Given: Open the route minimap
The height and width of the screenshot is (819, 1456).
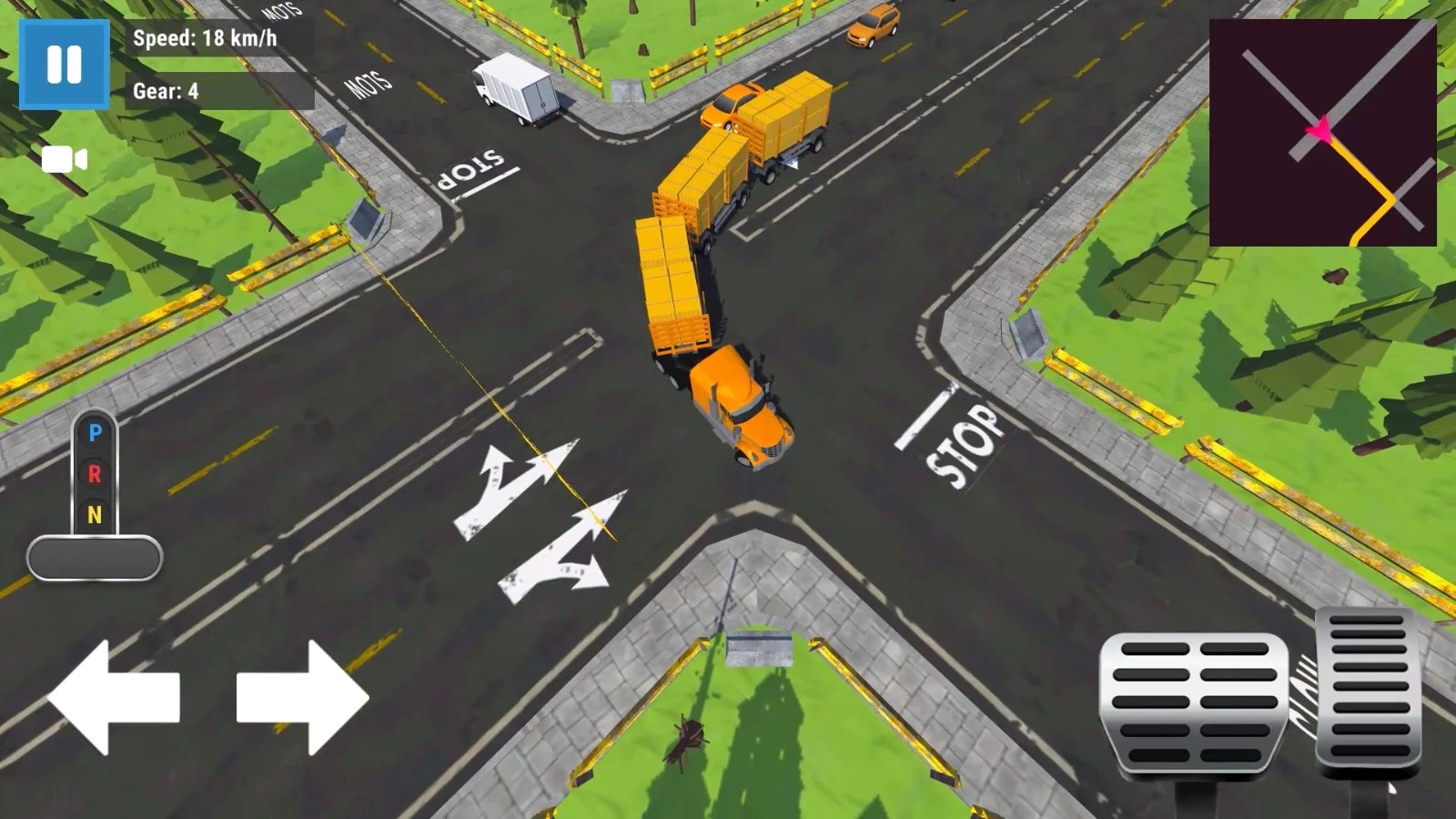Looking at the screenshot, I should pos(1322,133).
